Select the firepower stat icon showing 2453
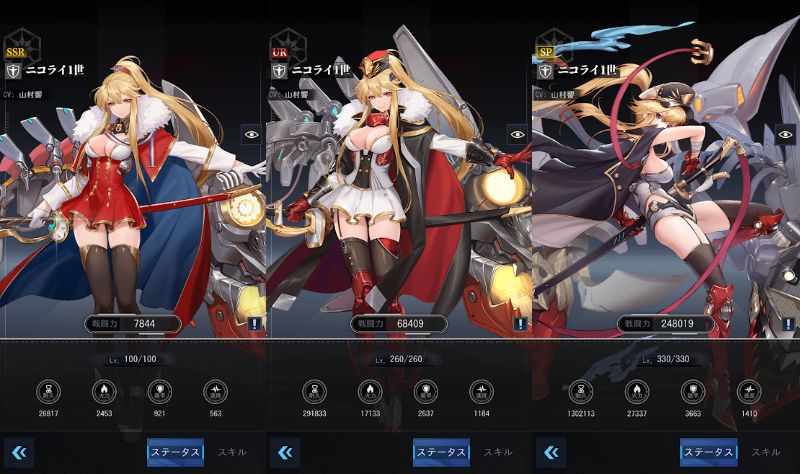The width and height of the screenshot is (800, 474). tap(104, 391)
